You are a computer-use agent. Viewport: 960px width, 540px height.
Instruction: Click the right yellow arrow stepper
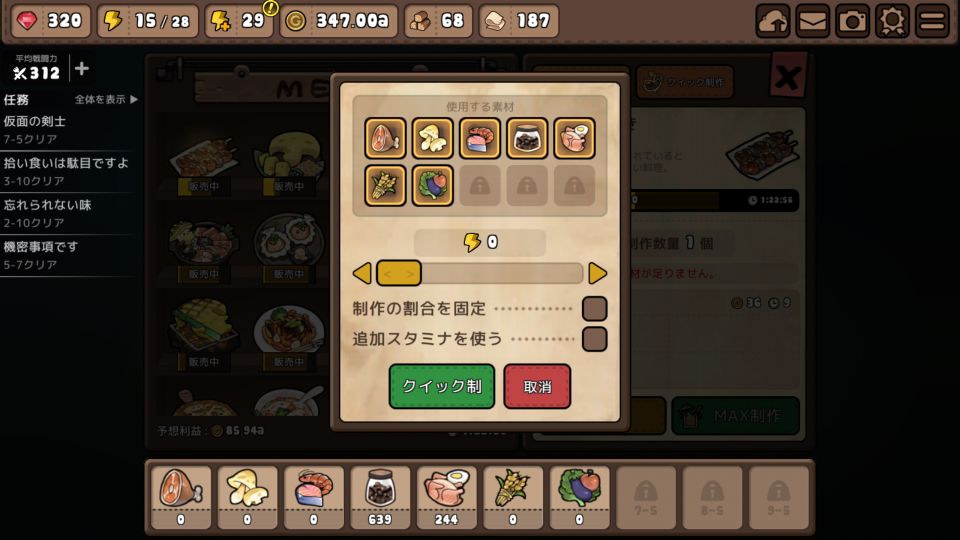pos(597,273)
